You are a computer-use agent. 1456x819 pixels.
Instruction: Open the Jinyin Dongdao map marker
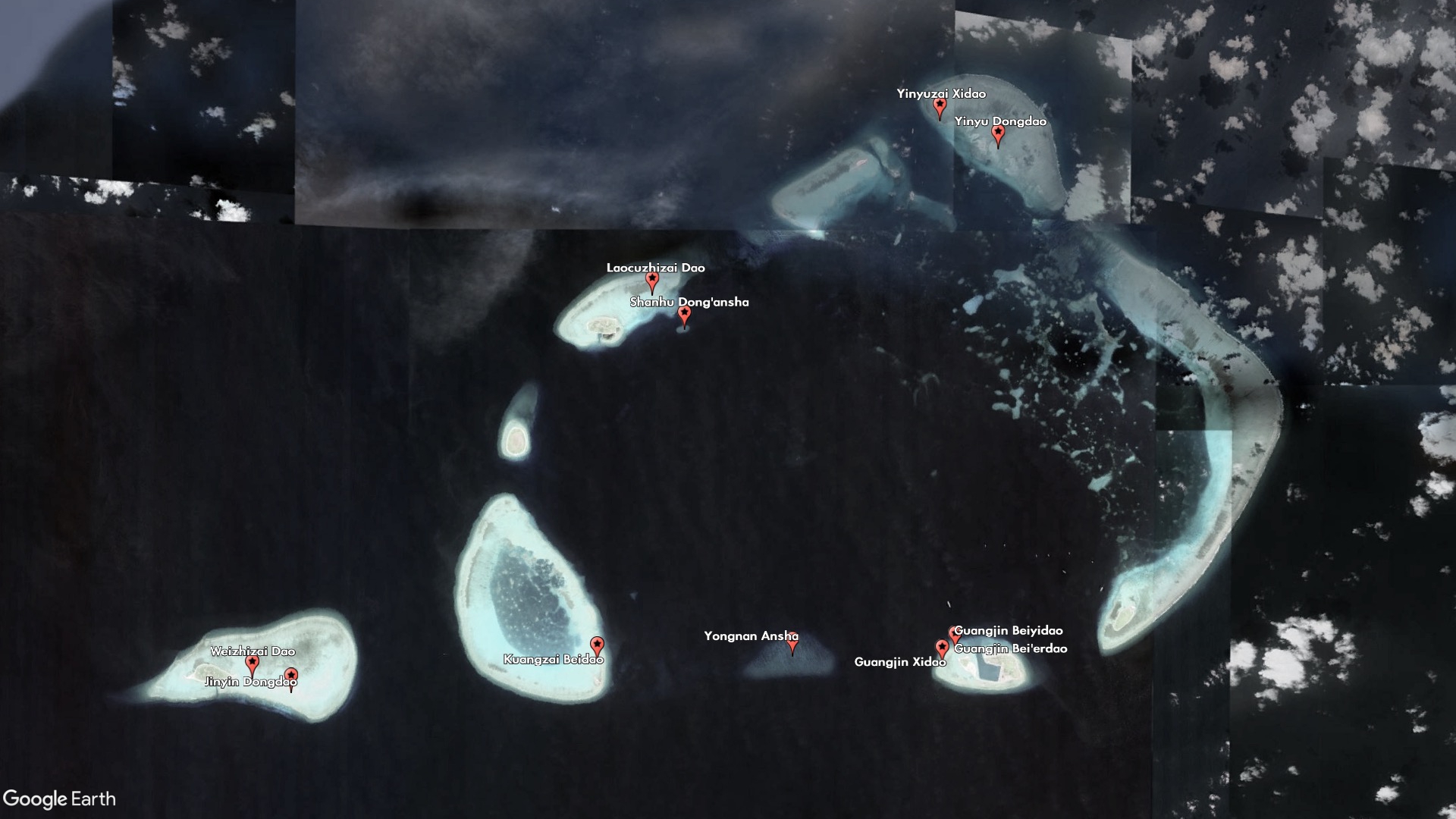291,677
